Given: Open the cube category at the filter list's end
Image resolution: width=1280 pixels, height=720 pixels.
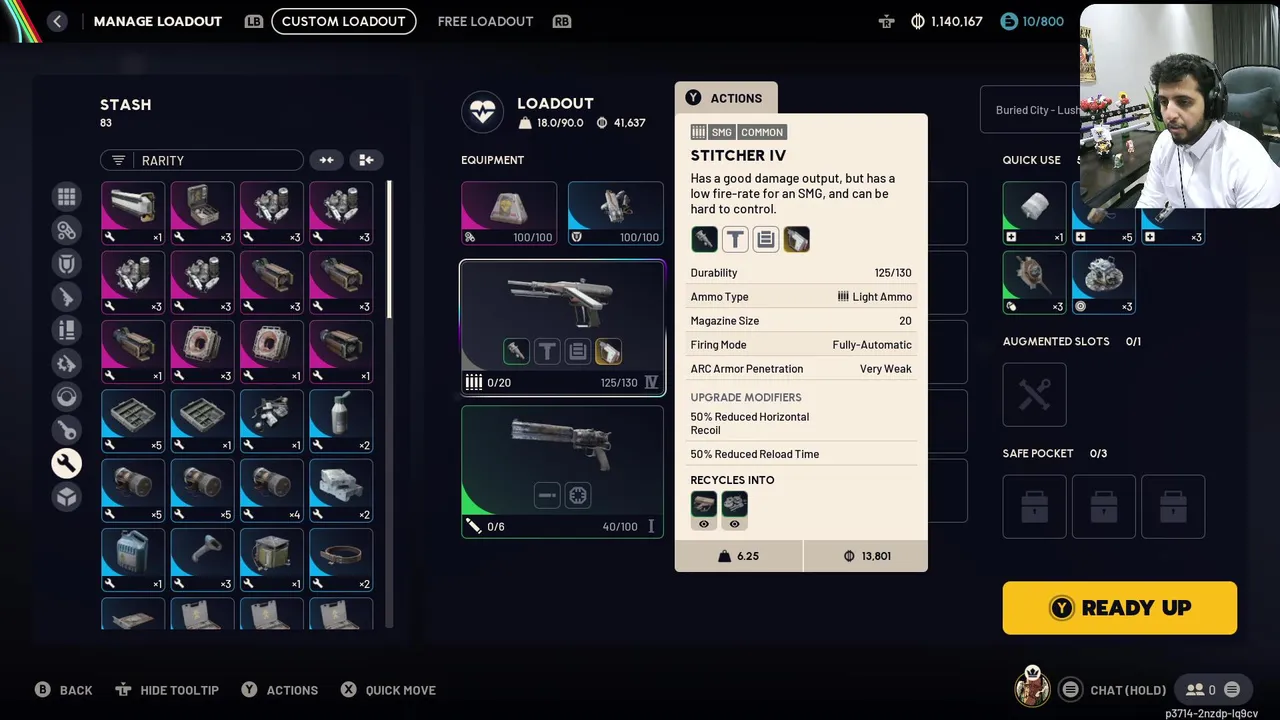Looking at the screenshot, I should 66,496.
